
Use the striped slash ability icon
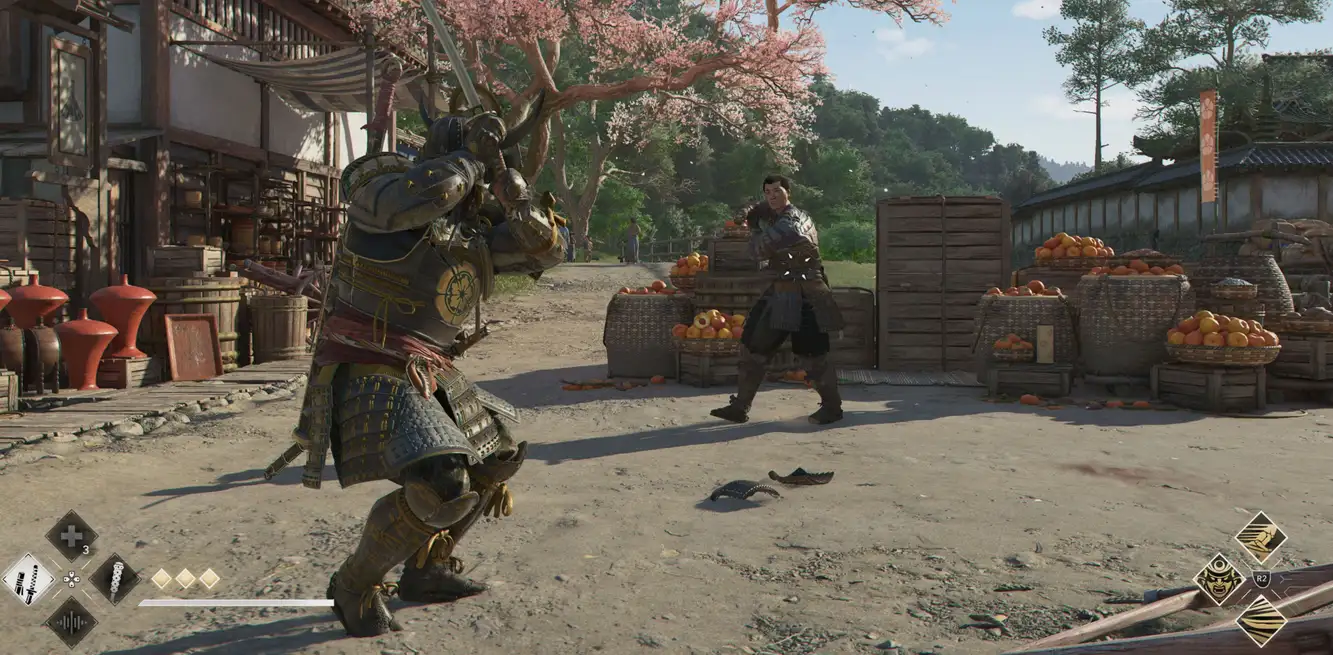click(1260, 621)
